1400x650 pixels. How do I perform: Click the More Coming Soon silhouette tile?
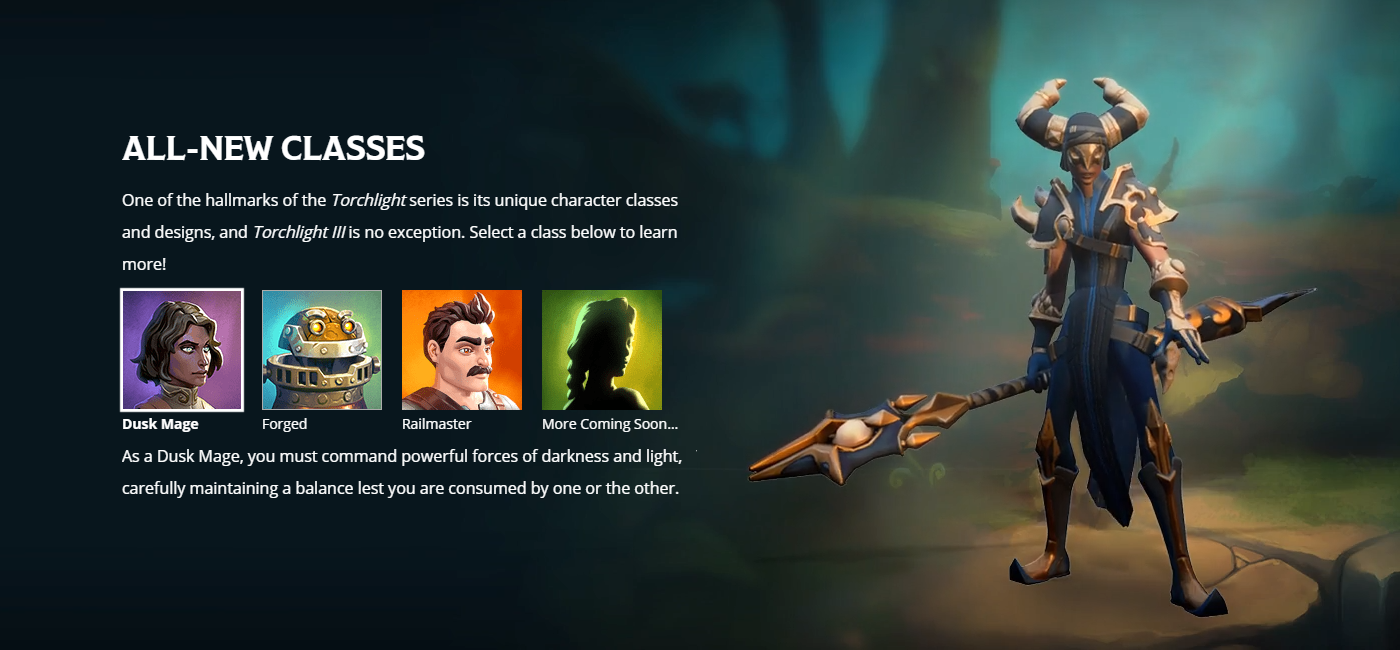point(602,350)
